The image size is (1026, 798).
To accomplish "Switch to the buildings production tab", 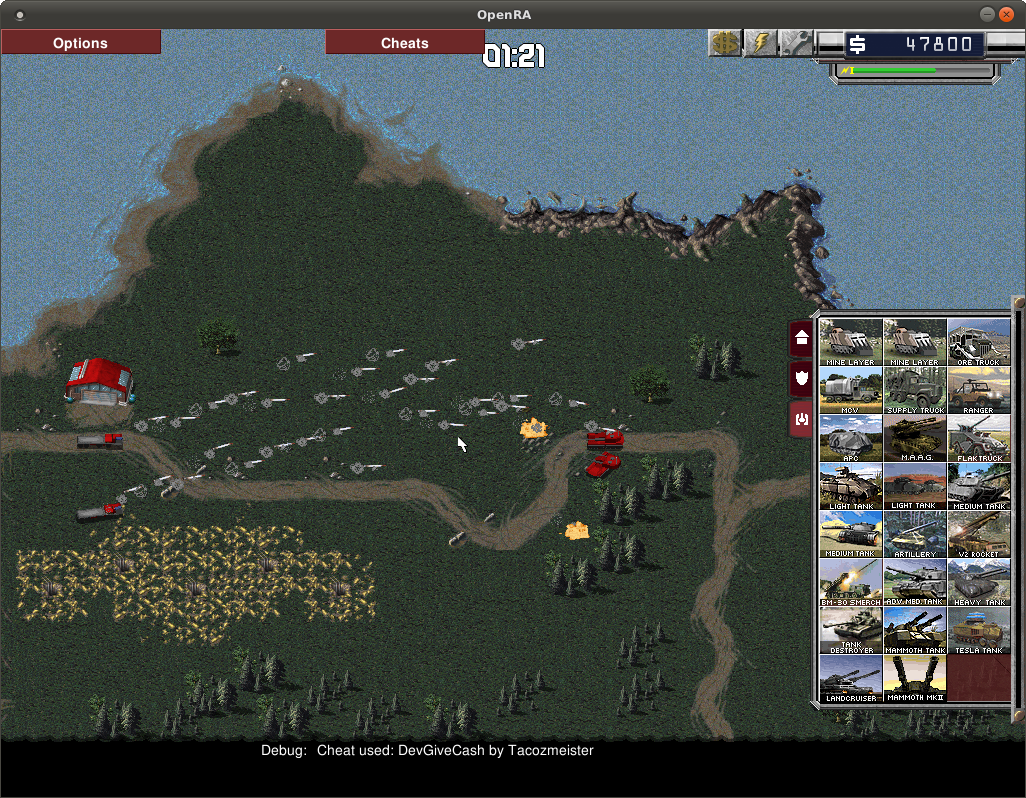I will click(801, 339).
